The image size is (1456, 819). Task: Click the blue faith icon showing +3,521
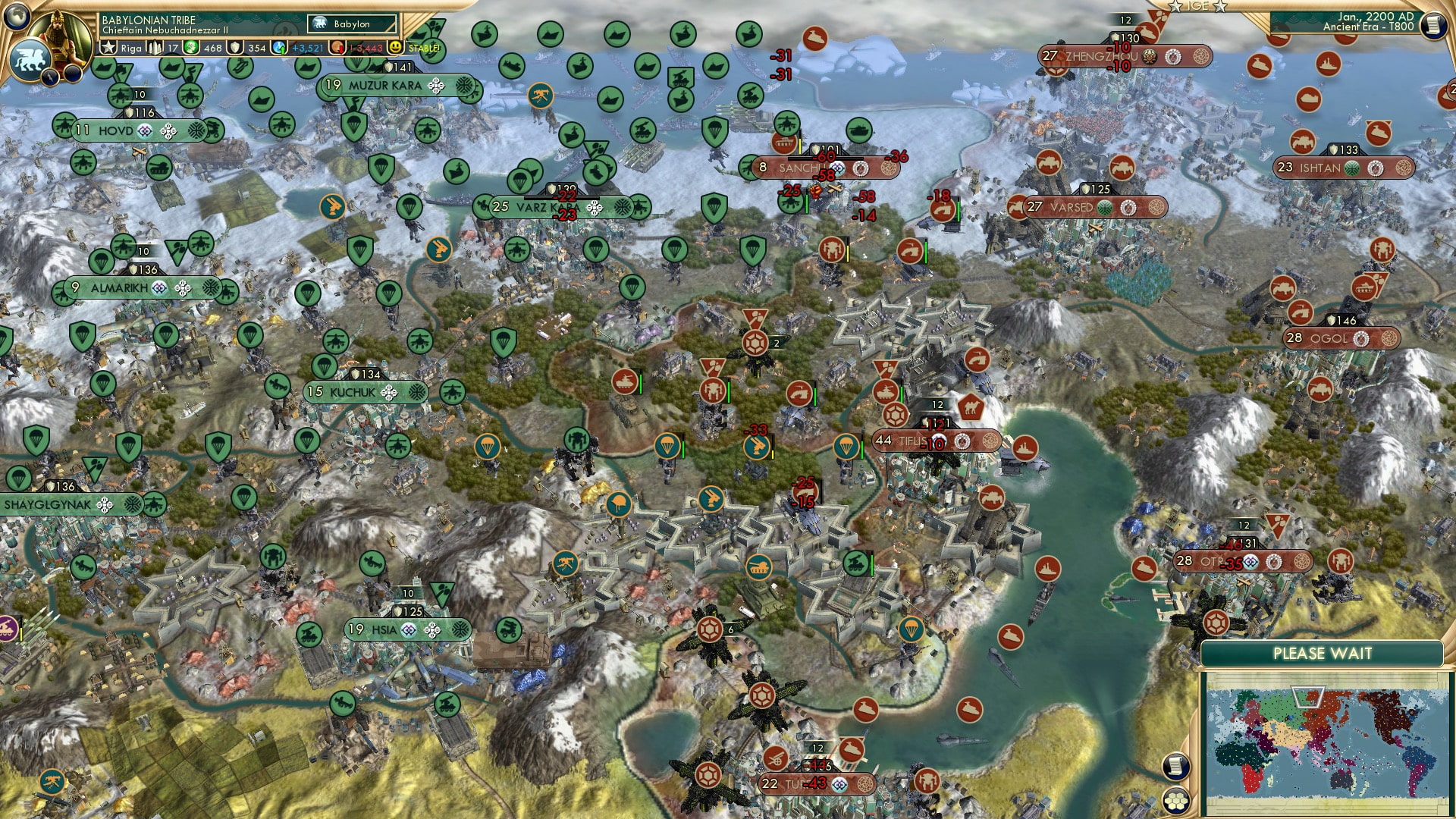278,48
